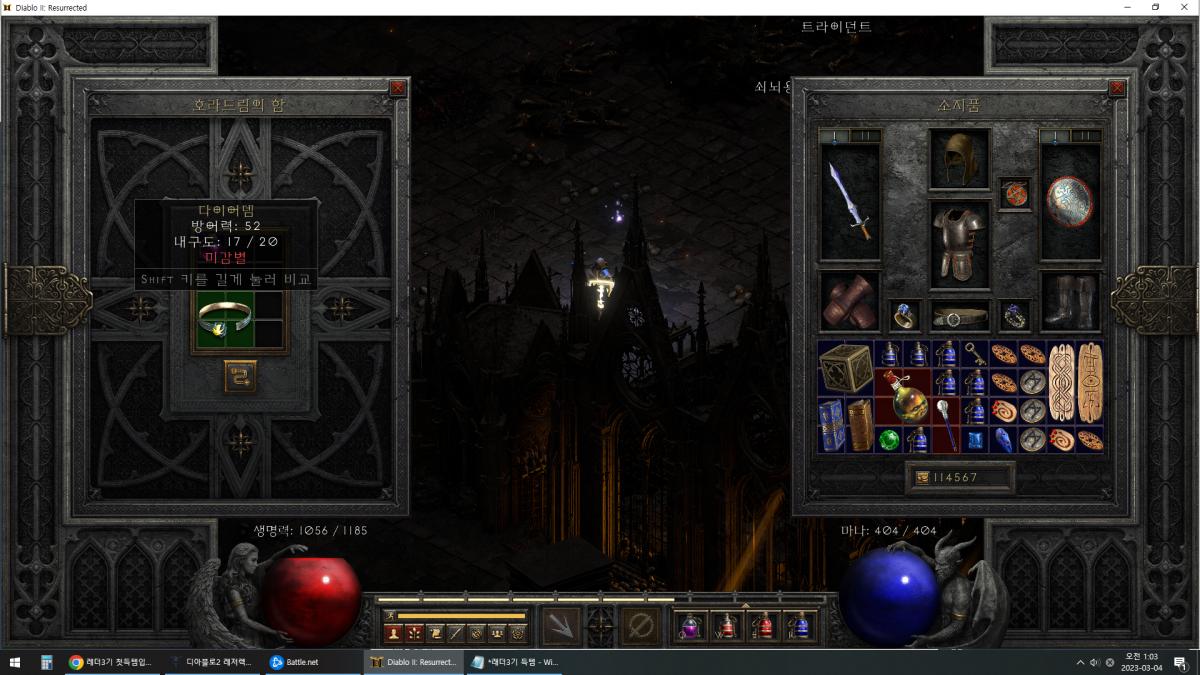
Task: Select the equipped gloves slot
Action: click(x=849, y=301)
